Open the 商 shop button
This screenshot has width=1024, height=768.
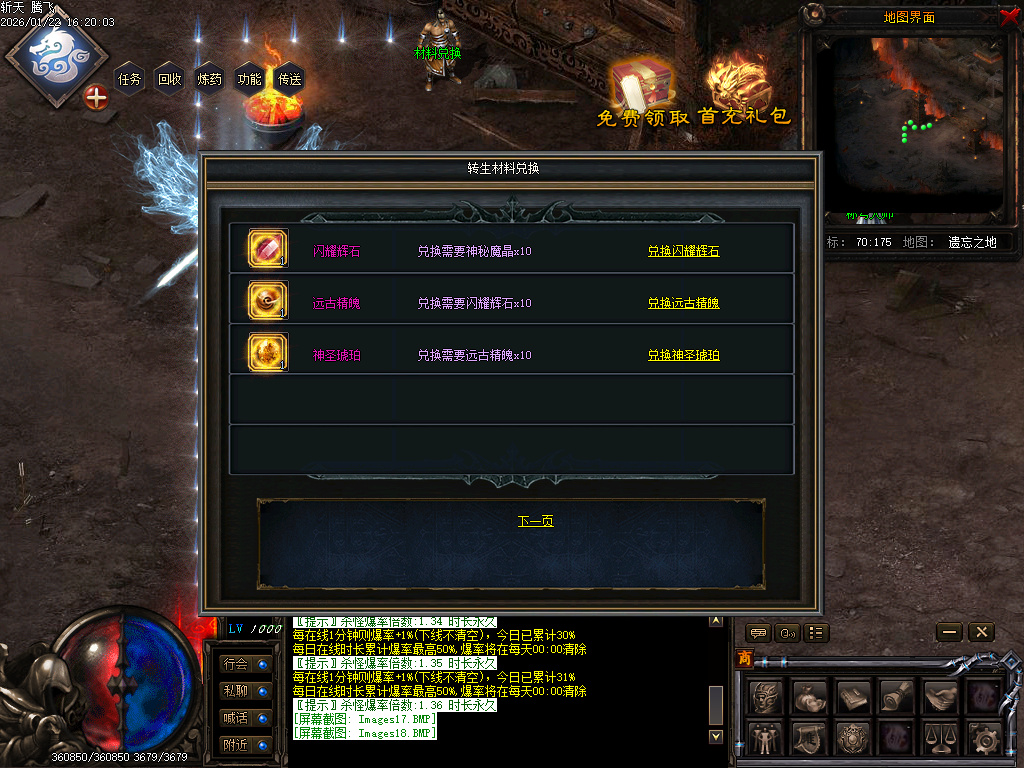(x=744, y=658)
